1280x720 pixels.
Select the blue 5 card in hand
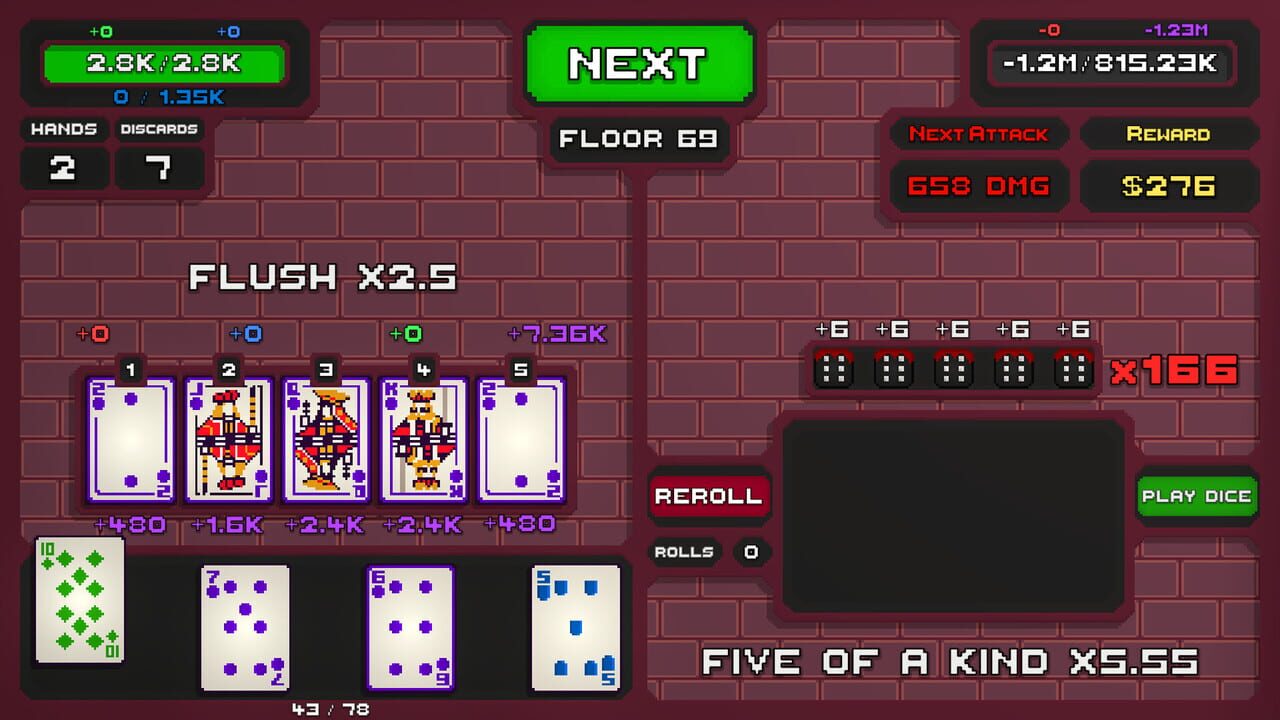(x=573, y=628)
